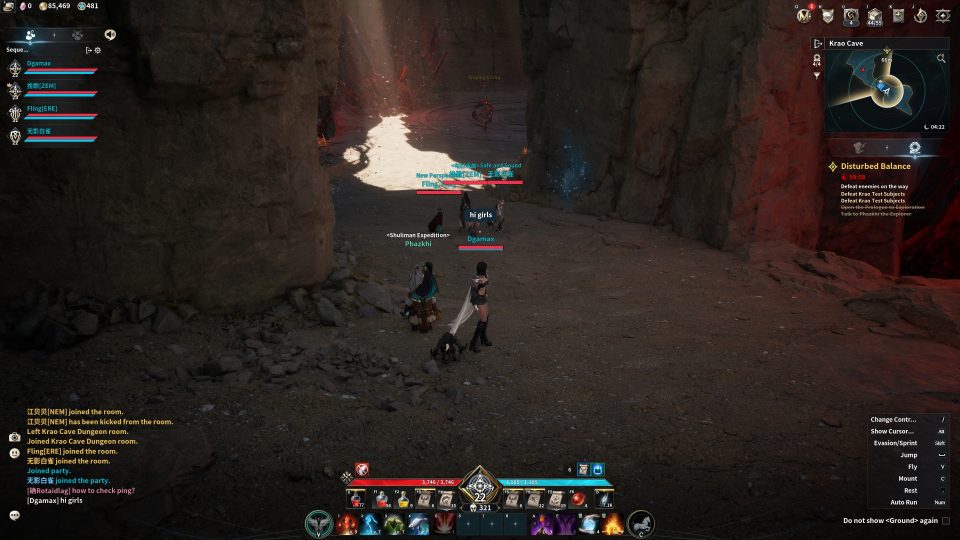Viewport: 960px width, 540px height.
Task: Select party member Dgamax
Action: [40, 64]
